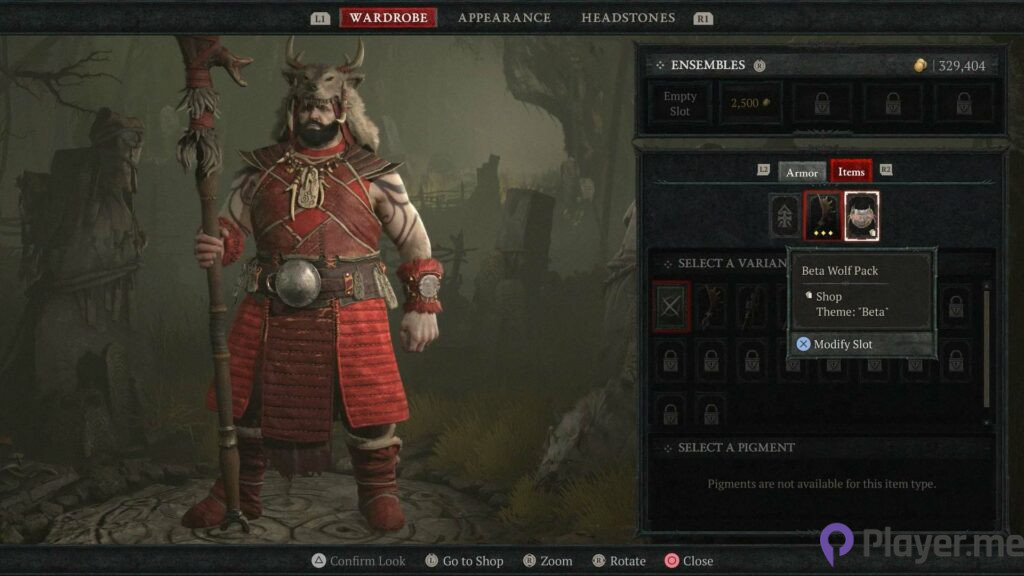1024x576 pixels.
Task: Select the Beta Wolf Pack item slot
Action: click(x=861, y=216)
